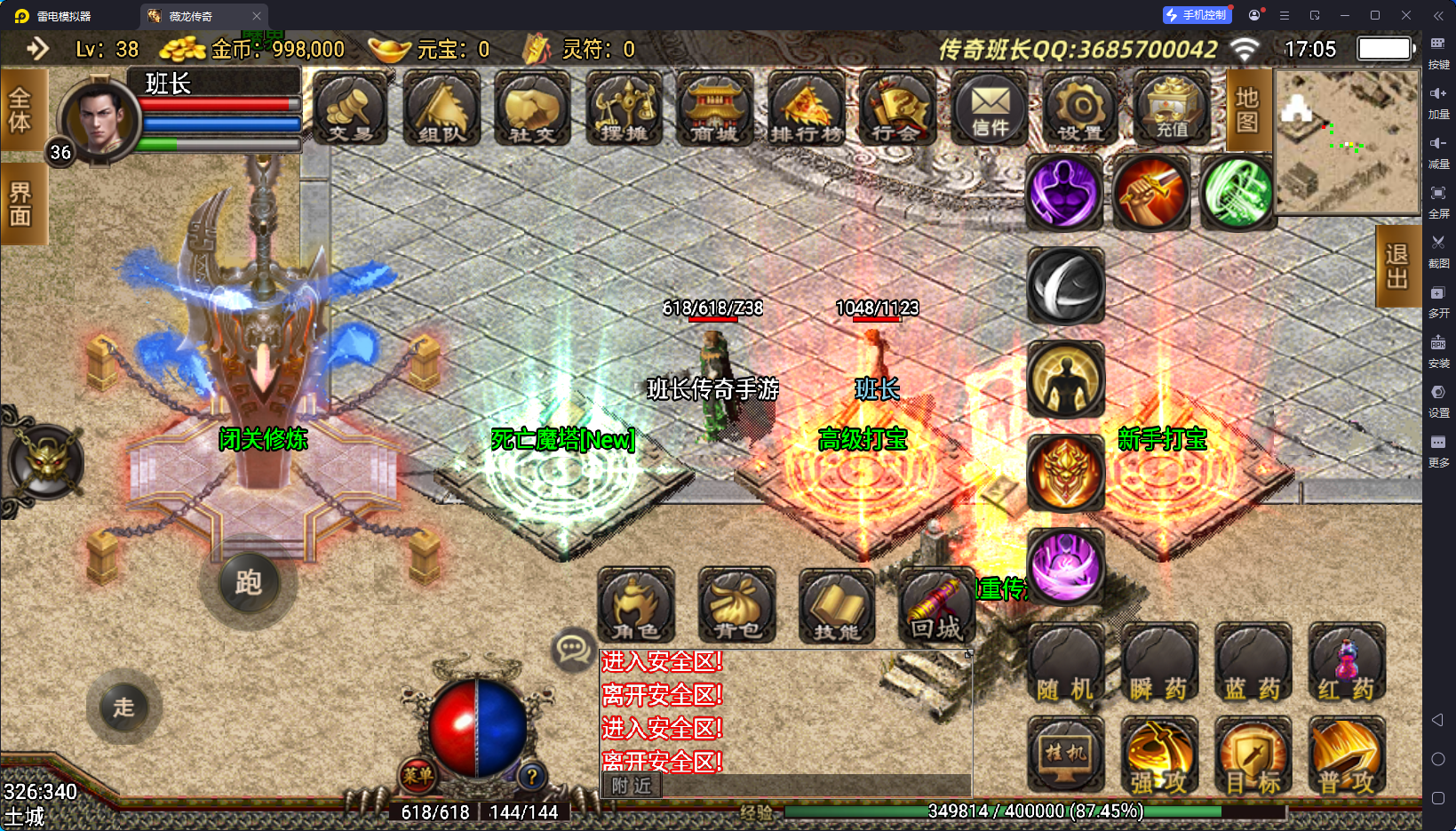Switch to 跑 run movement mode
The width and height of the screenshot is (1456, 831).
[x=249, y=583]
